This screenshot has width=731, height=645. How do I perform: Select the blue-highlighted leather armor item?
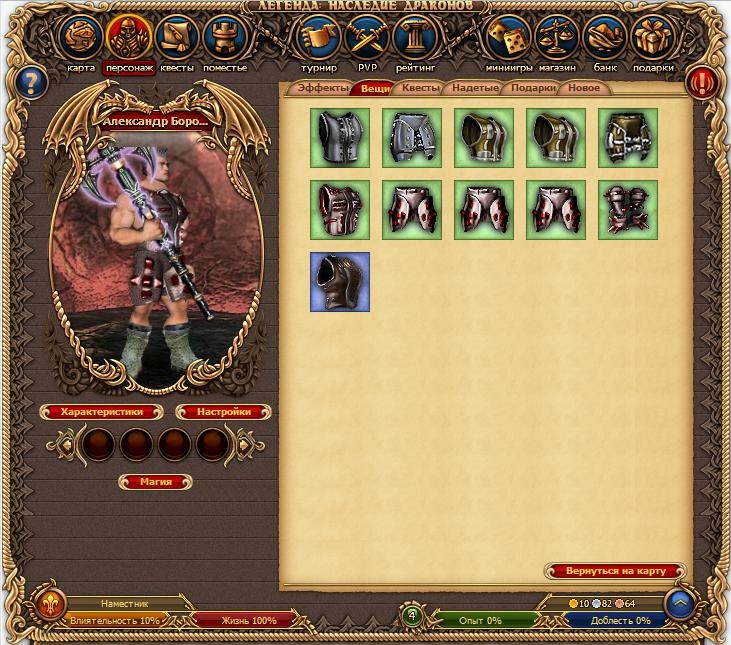coord(340,282)
